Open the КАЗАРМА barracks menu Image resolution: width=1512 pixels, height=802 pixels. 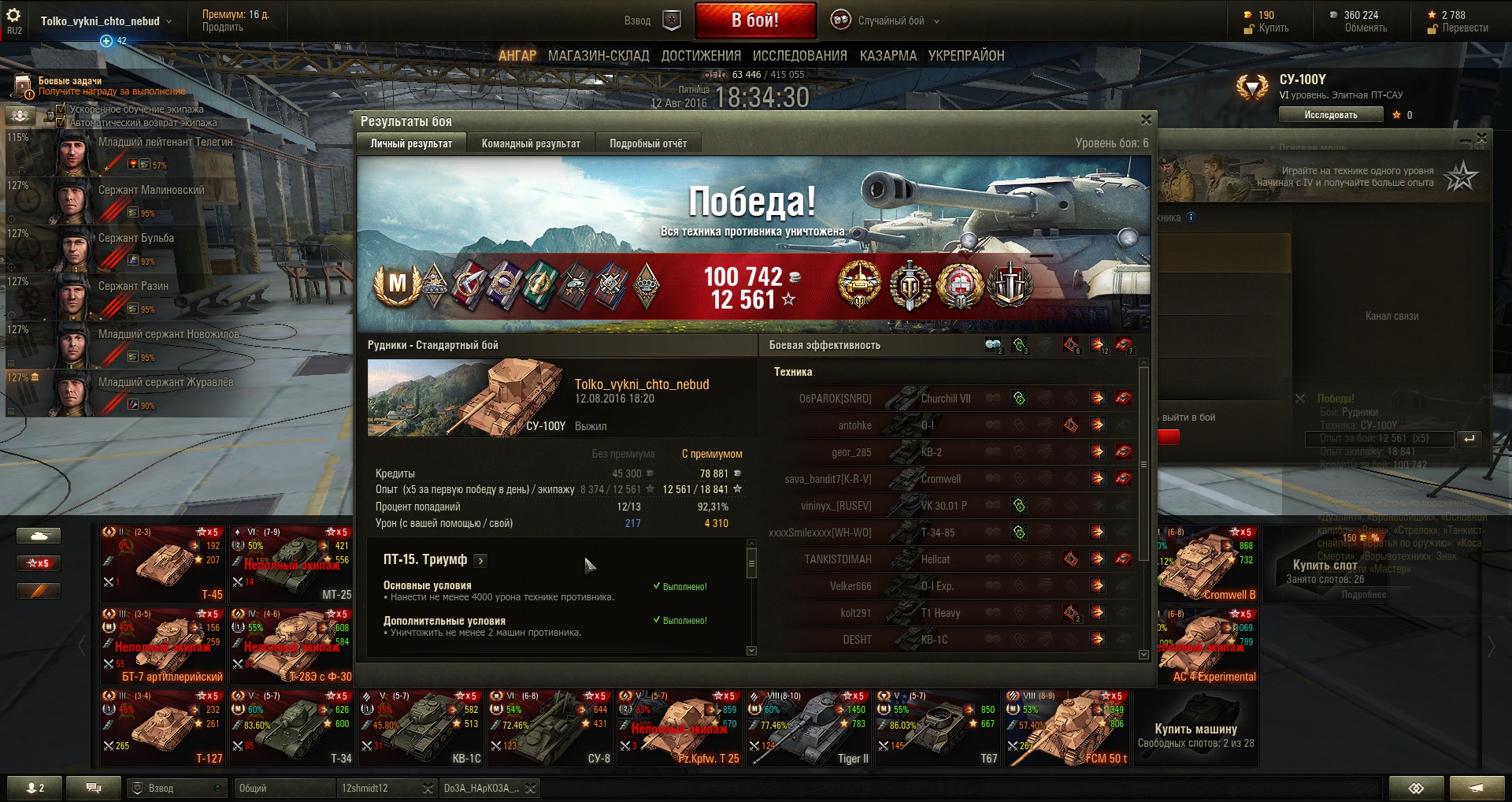point(888,56)
